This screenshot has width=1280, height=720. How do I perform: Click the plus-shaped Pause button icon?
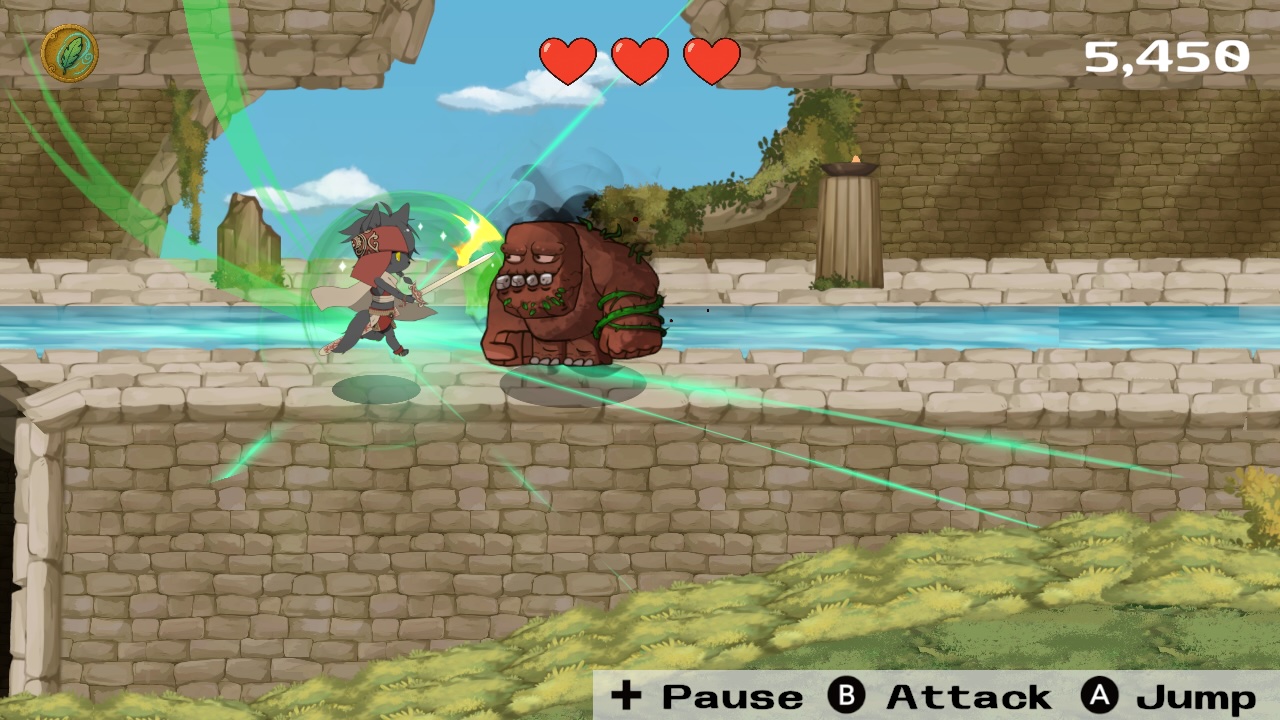point(628,698)
